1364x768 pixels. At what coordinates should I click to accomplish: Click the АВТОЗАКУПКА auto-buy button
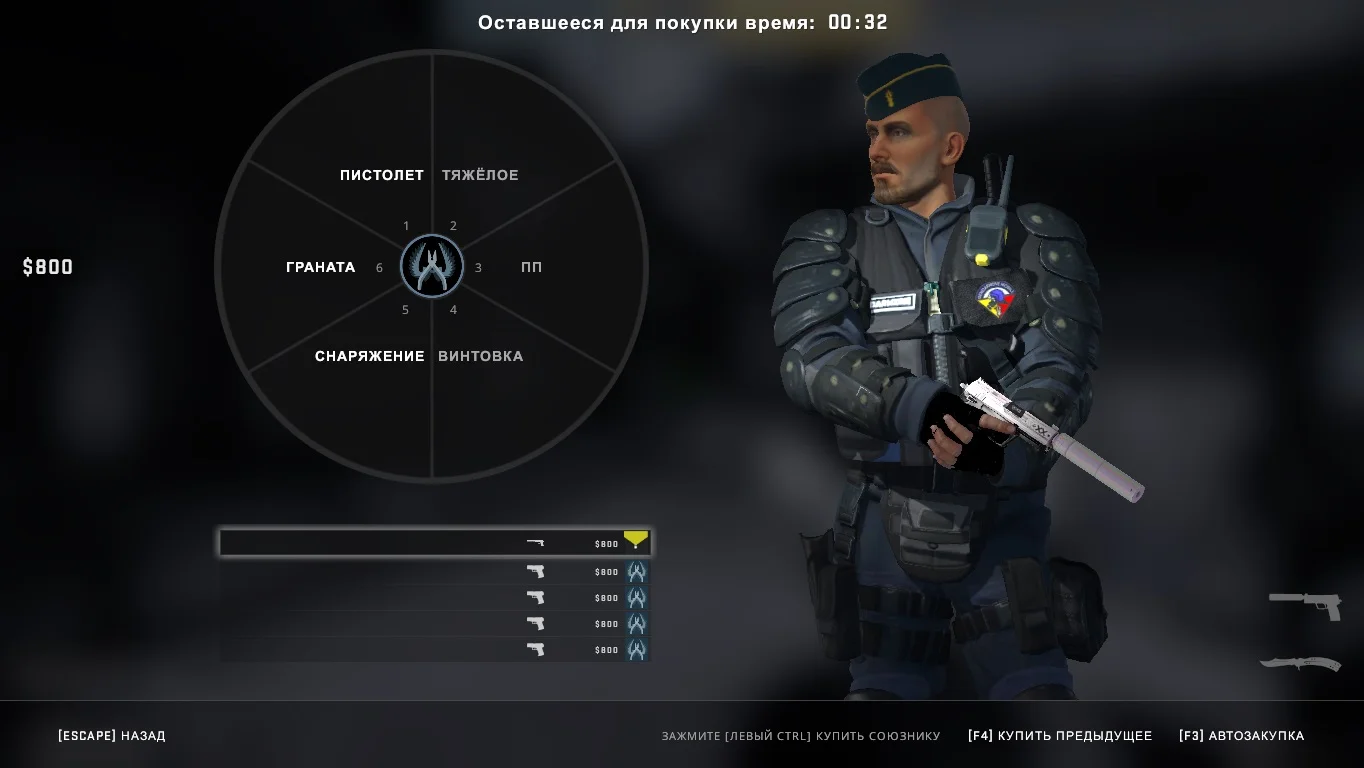(x=1241, y=736)
